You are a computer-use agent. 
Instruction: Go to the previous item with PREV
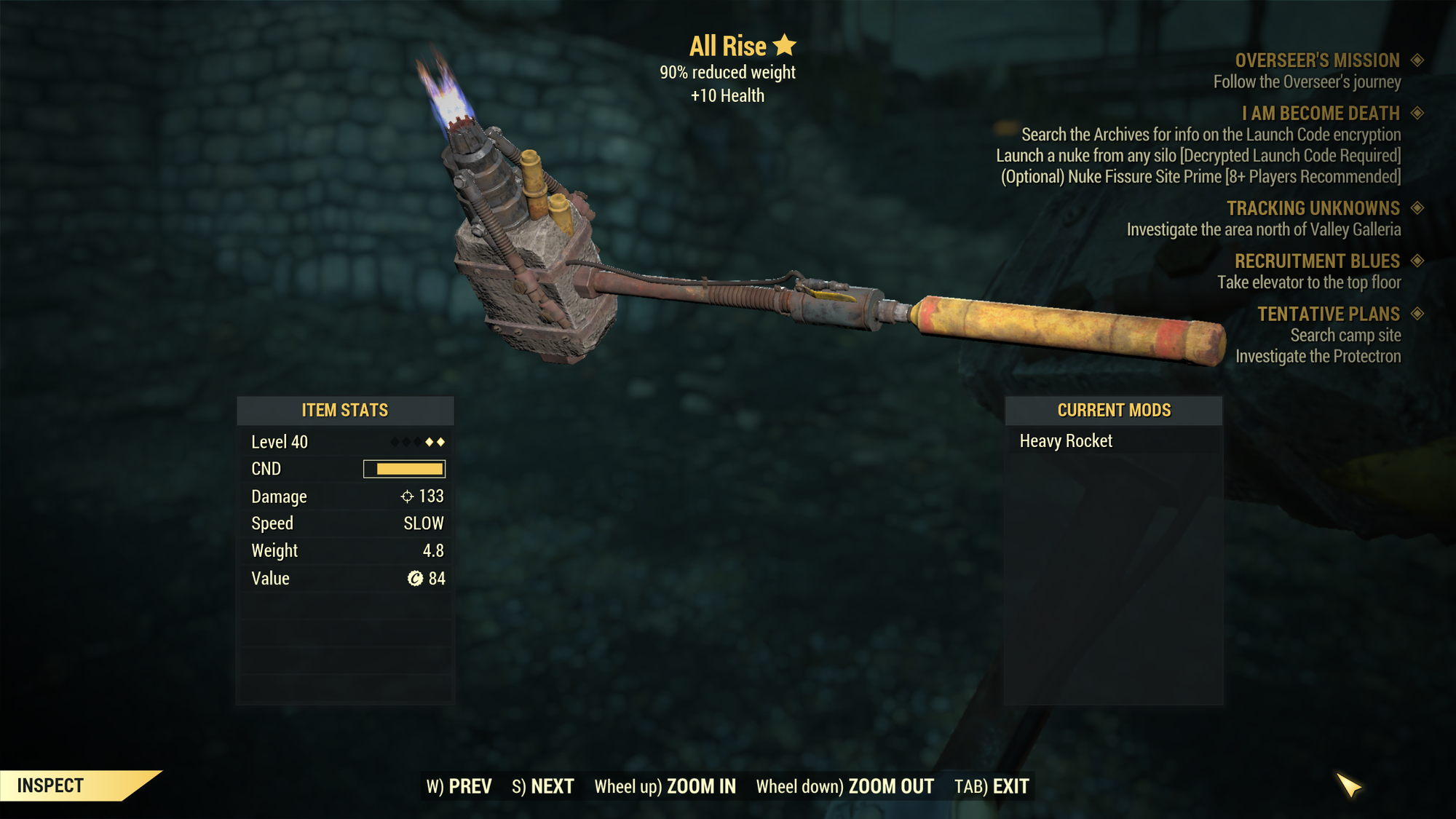pos(459,786)
